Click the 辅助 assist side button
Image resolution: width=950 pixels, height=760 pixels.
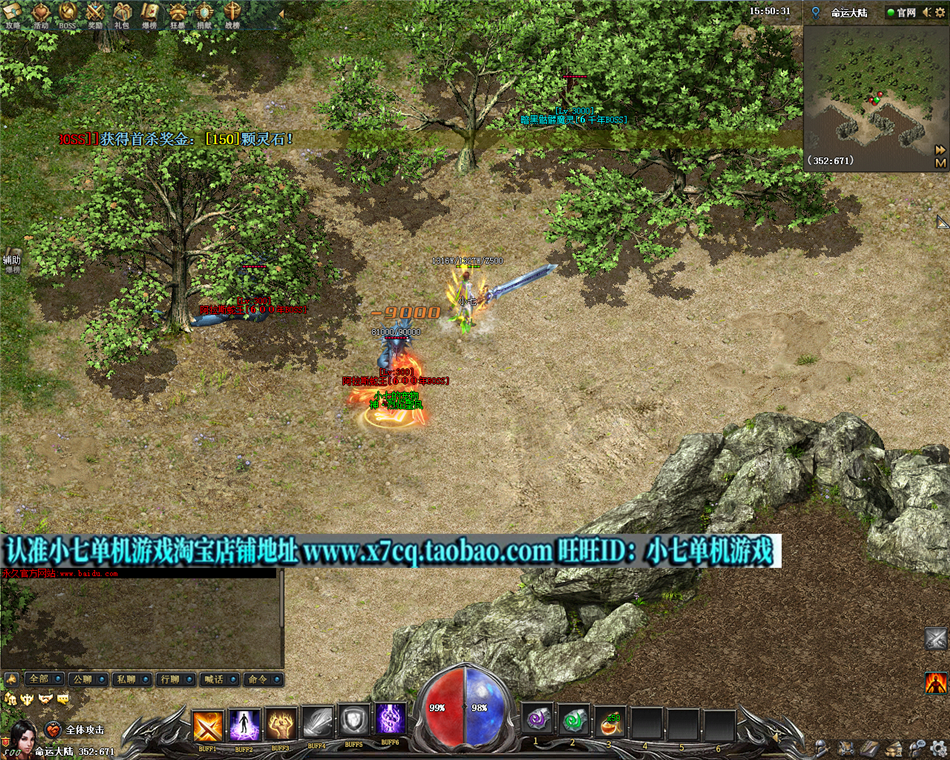[x=11, y=262]
